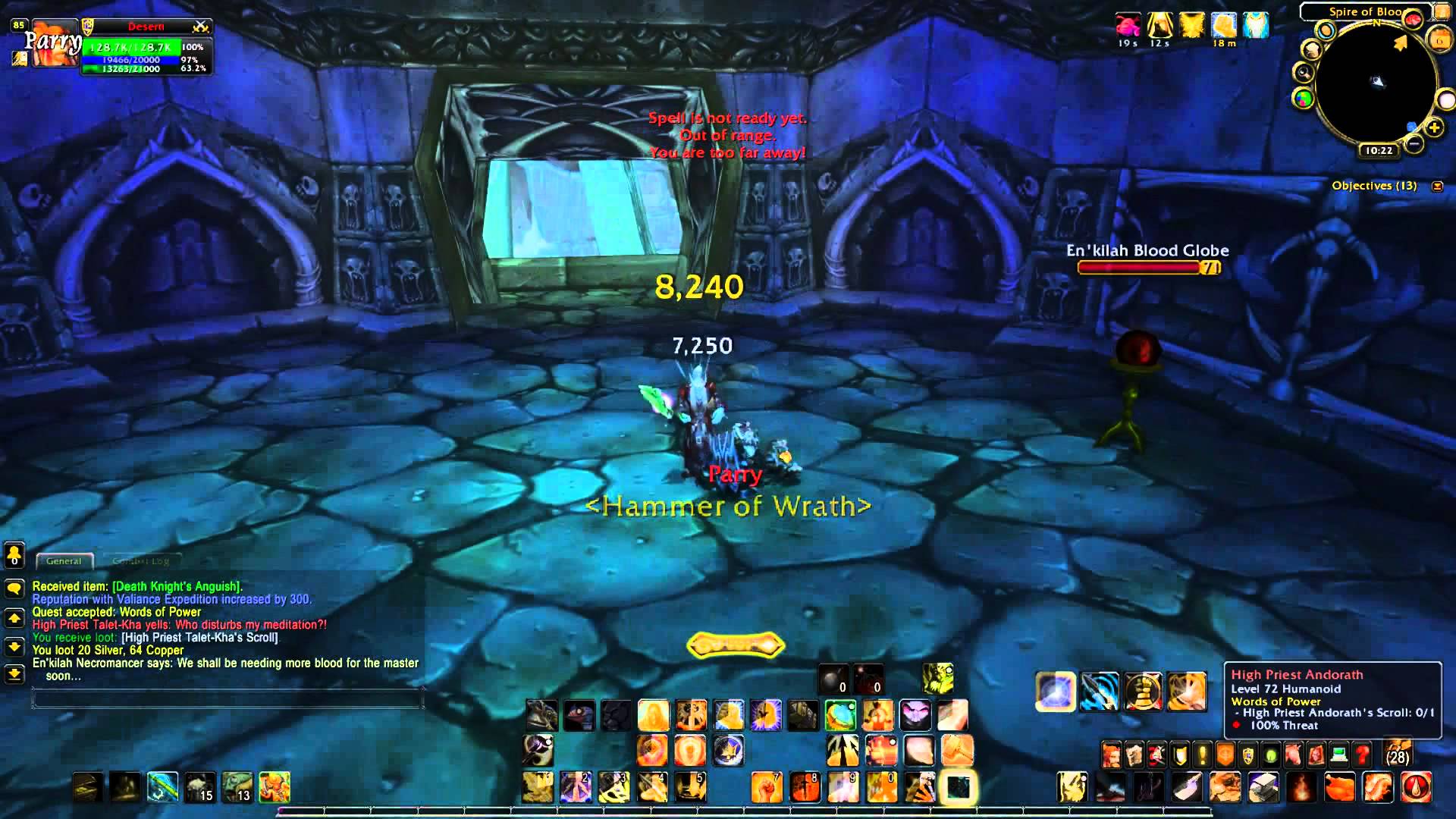Click the pink pig buff icon
1456x819 pixels.
[1128, 26]
